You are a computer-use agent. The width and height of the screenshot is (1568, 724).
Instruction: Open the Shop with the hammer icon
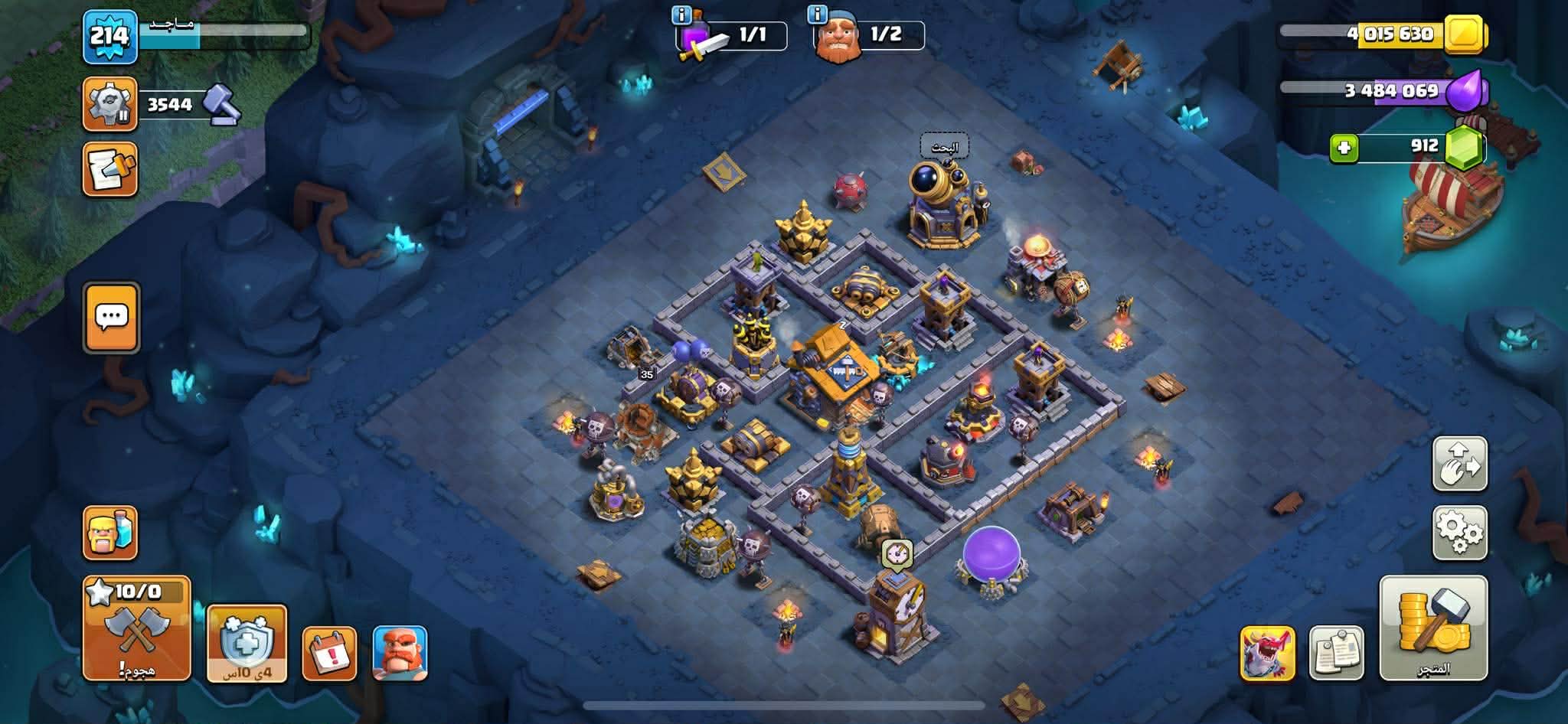click(1432, 628)
